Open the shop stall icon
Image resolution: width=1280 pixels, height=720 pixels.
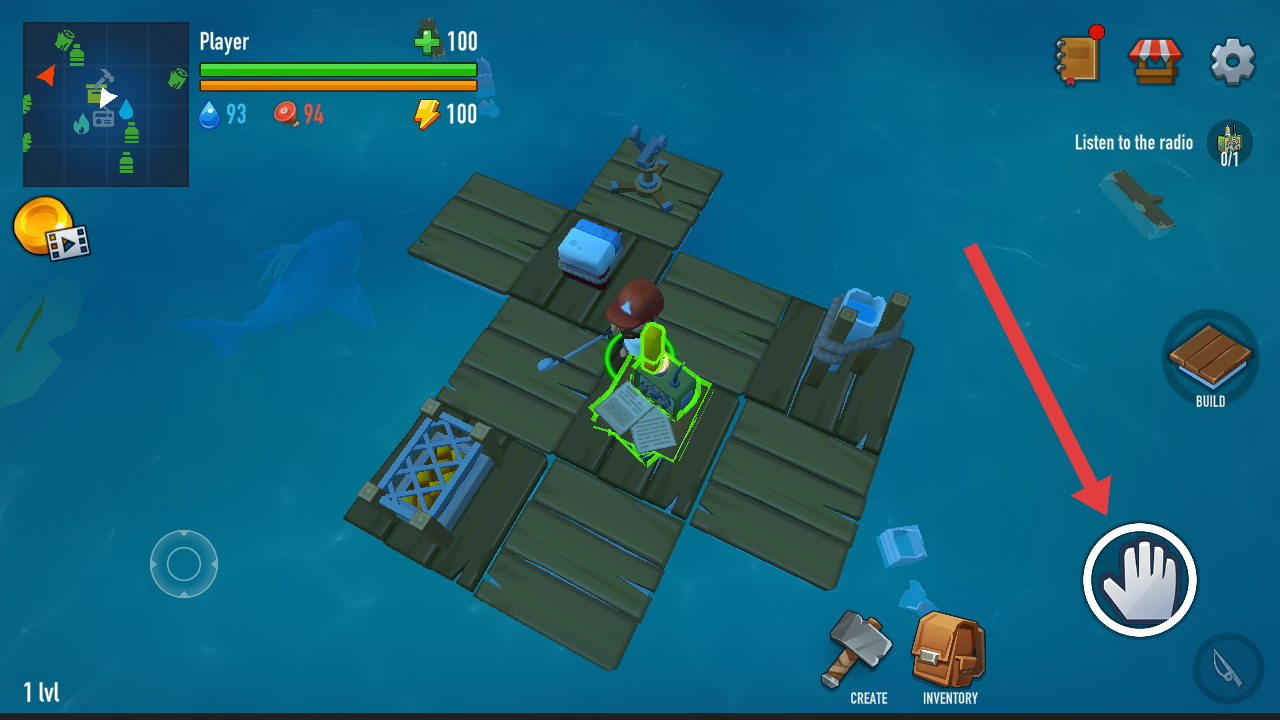[x=1155, y=60]
